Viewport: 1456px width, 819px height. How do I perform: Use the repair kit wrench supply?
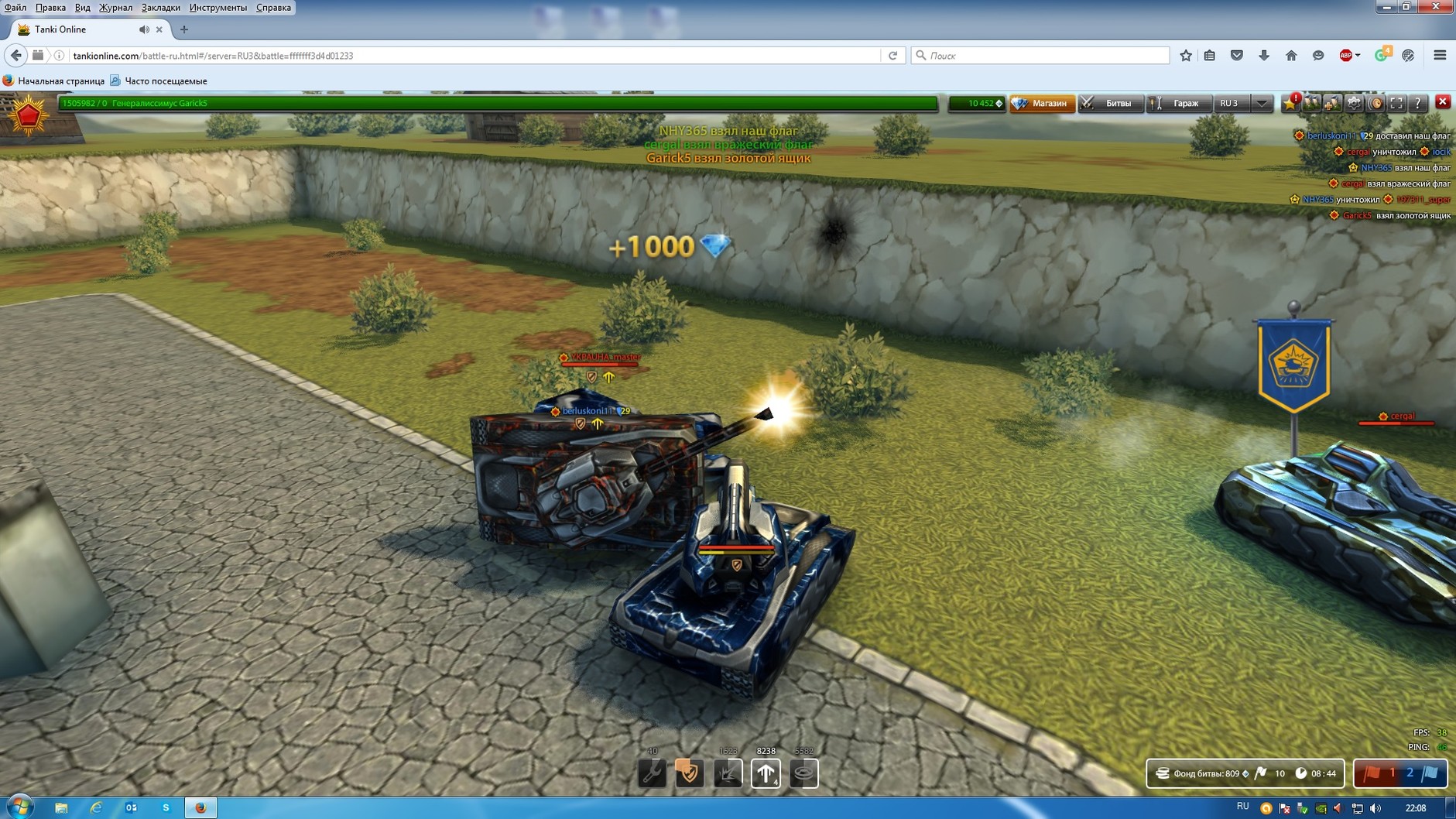pos(652,773)
